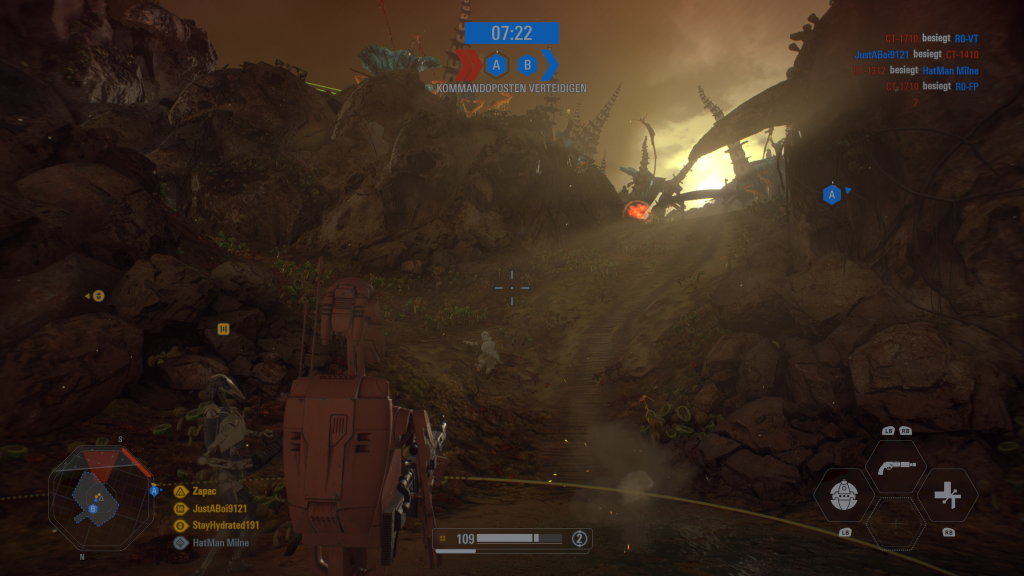Activate the droid ship ability
Image resolution: width=1024 pixels, height=576 pixels.
pyautogui.click(x=845, y=495)
